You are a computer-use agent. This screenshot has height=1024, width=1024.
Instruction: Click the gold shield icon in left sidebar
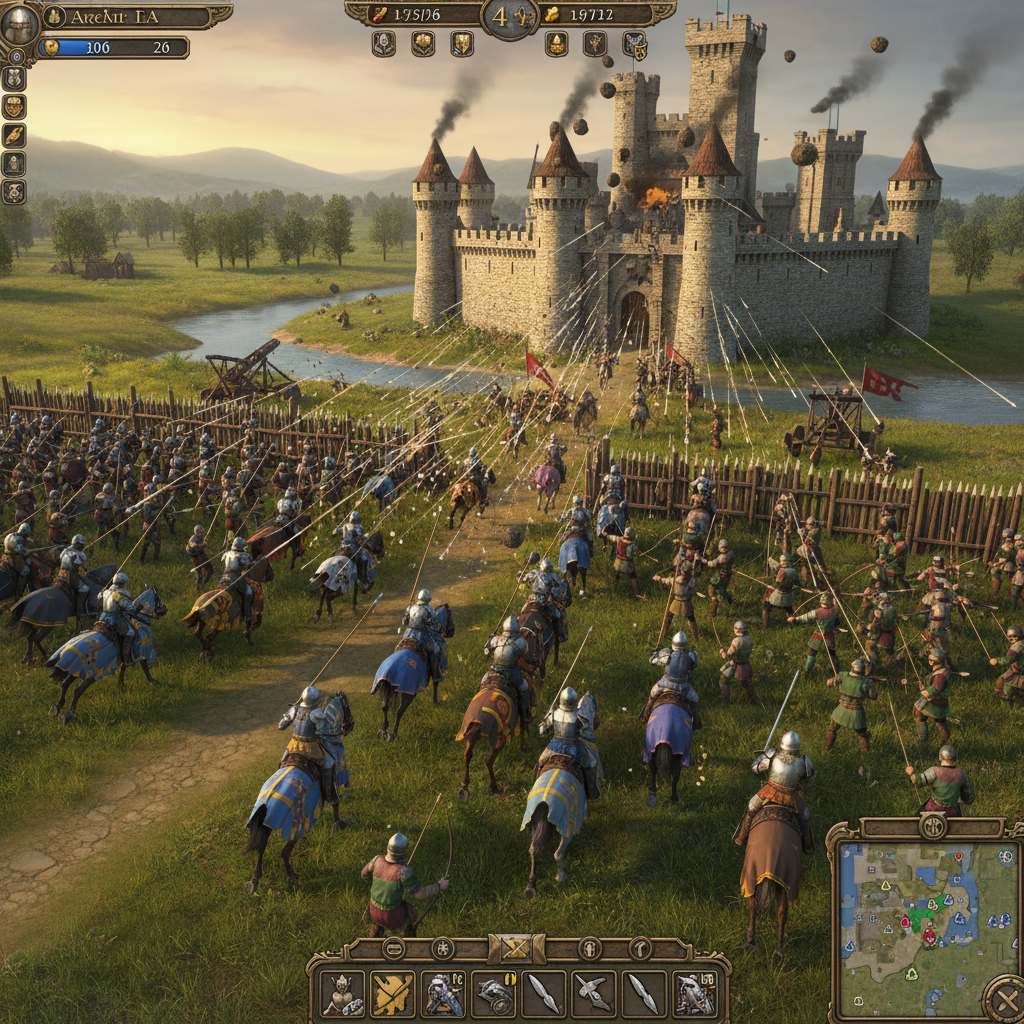click(x=14, y=106)
